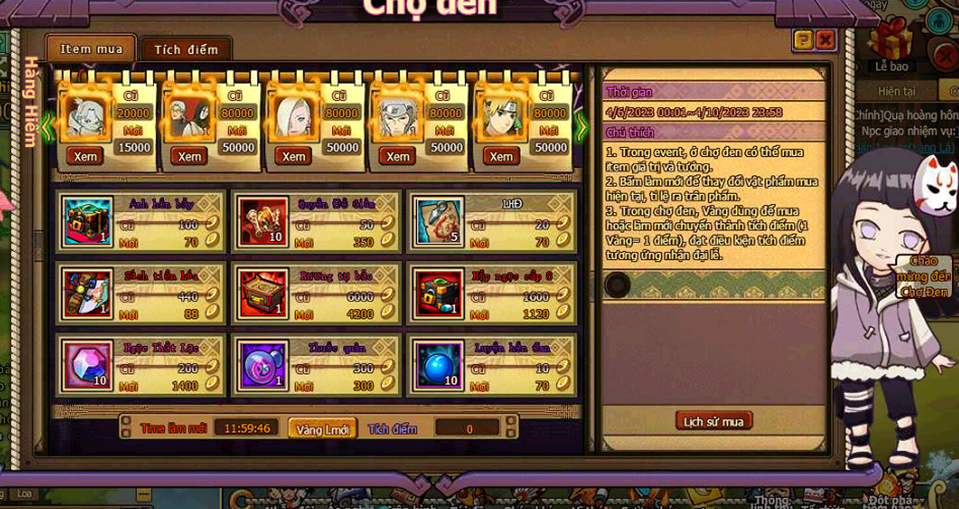Open Lịch sử mua purchase history
Image resolution: width=959 pixels, height=509 pixels.
point(713,421)
